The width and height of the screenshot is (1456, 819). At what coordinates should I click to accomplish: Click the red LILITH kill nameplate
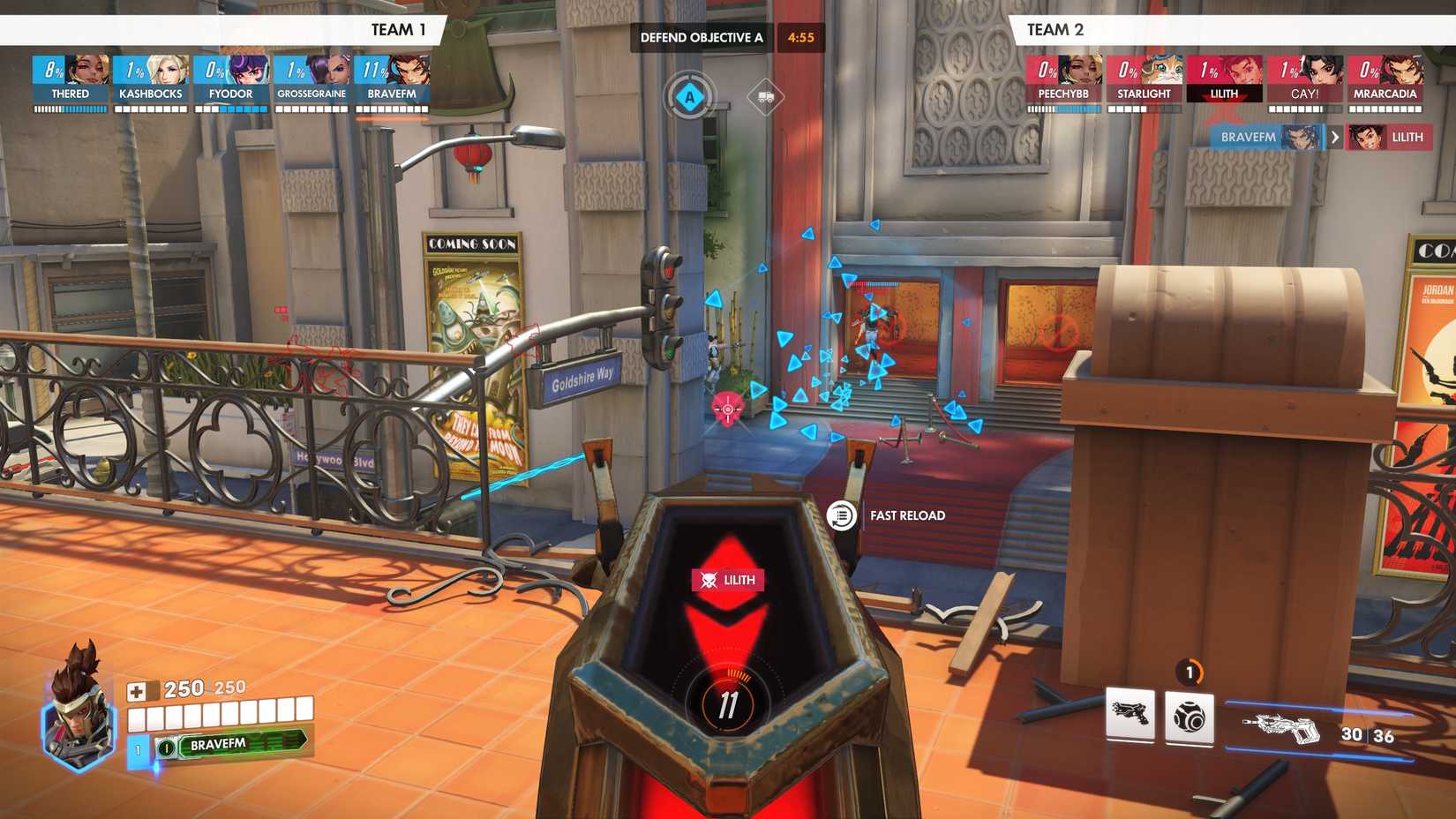(x=726, y=581)
